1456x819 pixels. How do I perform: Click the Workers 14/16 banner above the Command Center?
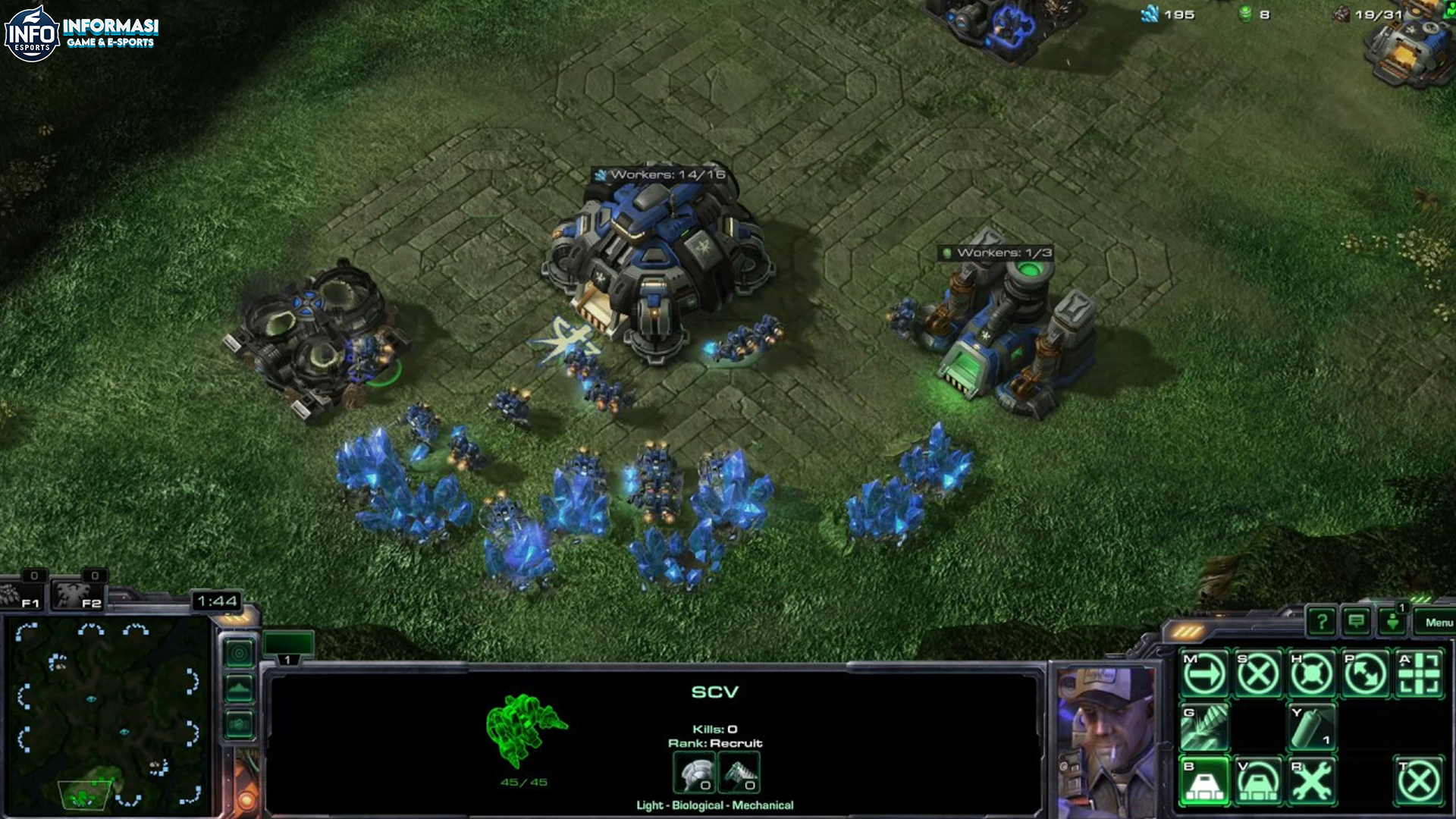pyautogui.click(x=660, y=174)
